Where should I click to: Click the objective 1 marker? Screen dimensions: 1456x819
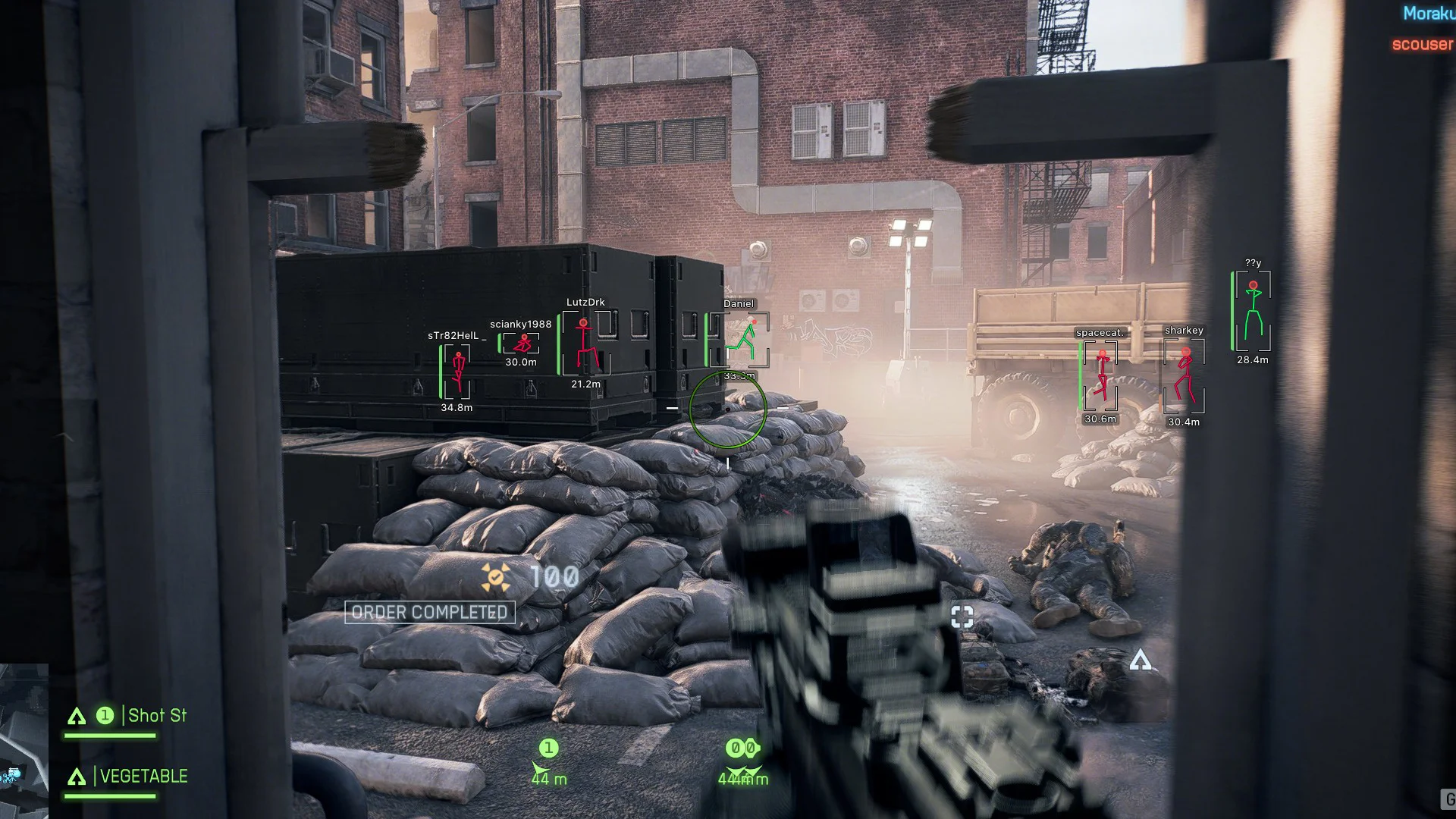[548, 749]
